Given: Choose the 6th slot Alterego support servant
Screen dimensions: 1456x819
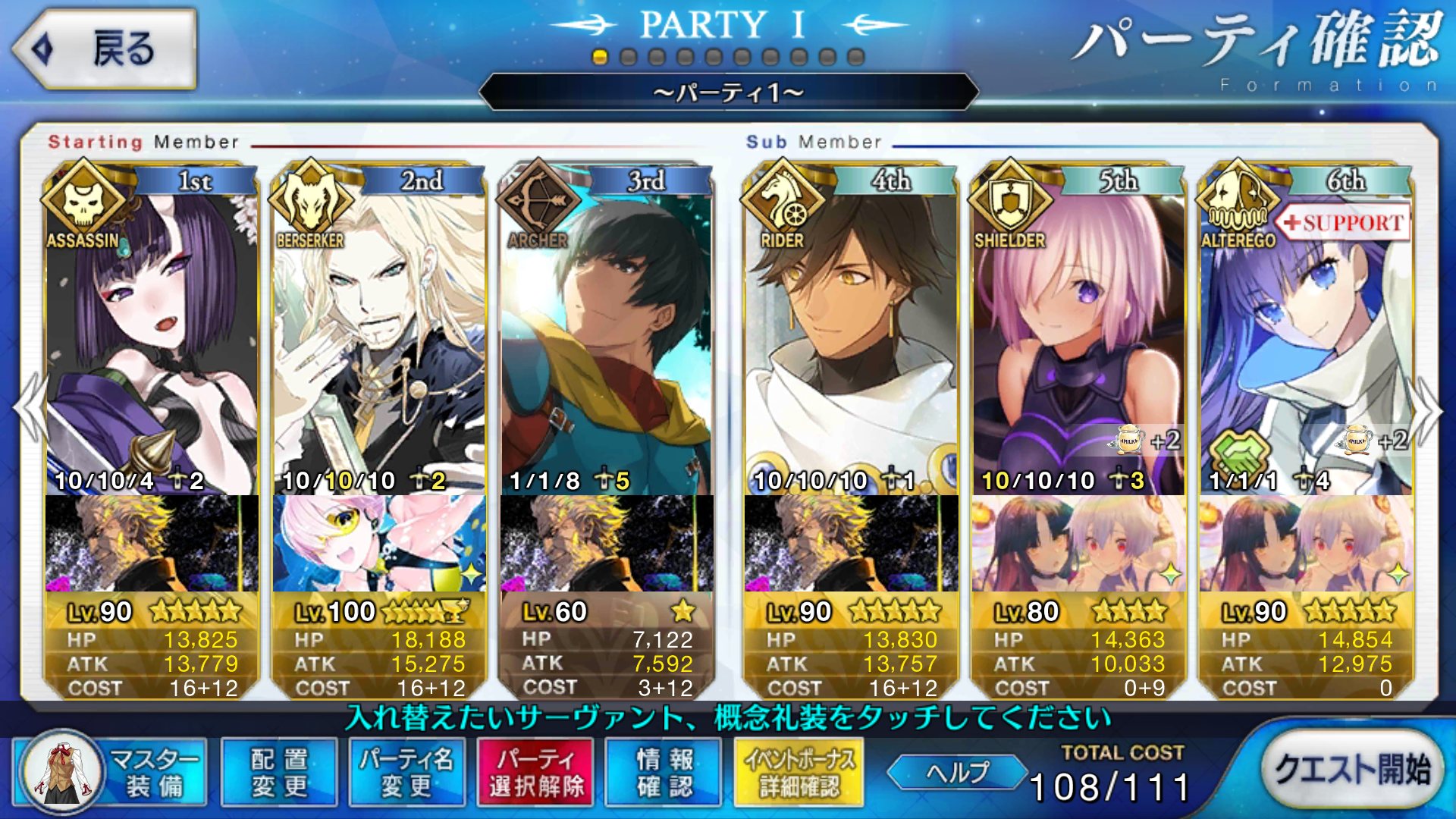Looking at the screenshot, I should click(x=1306, y=341).
